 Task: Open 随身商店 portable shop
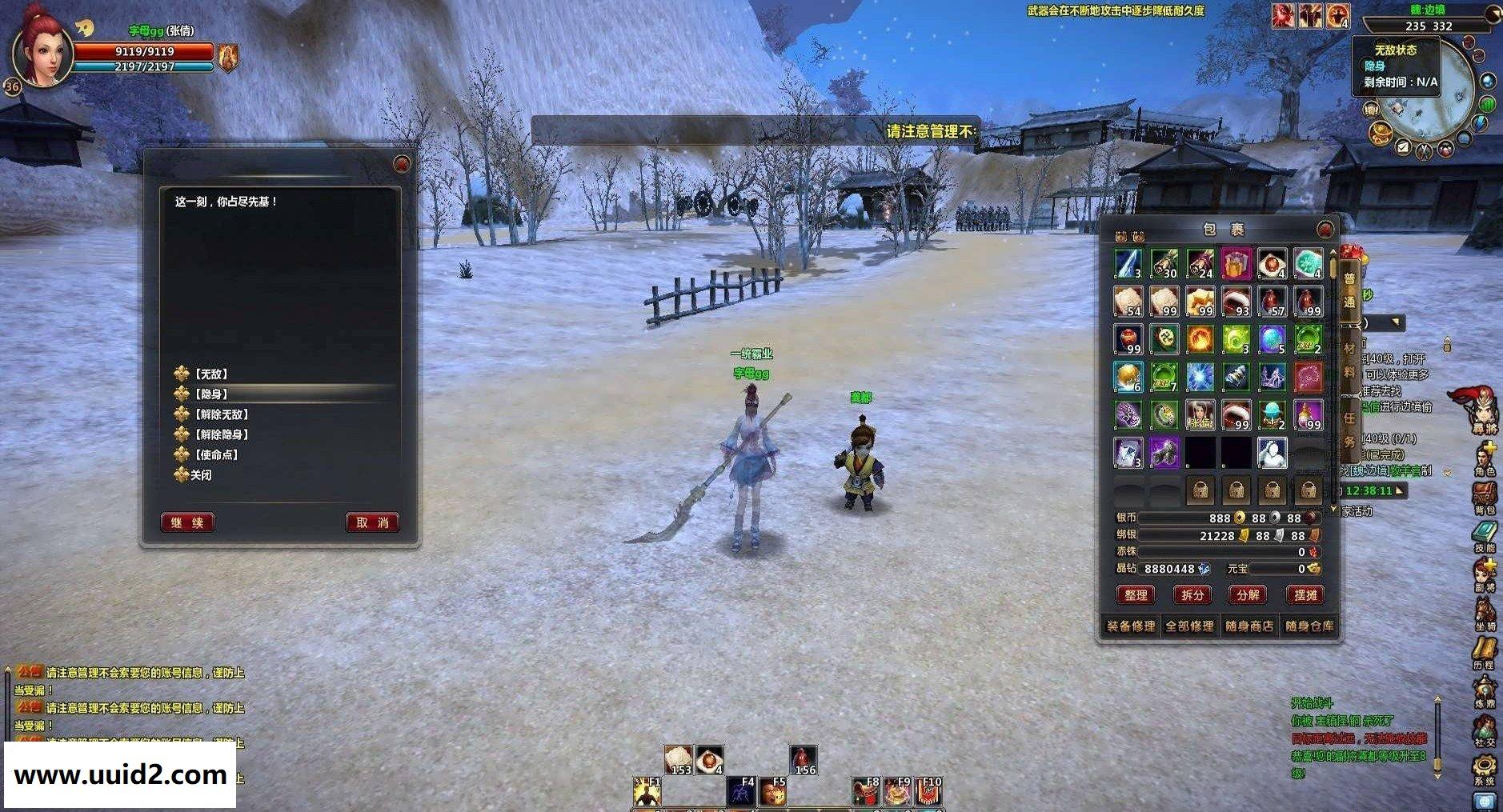[x=1249, y=626]
